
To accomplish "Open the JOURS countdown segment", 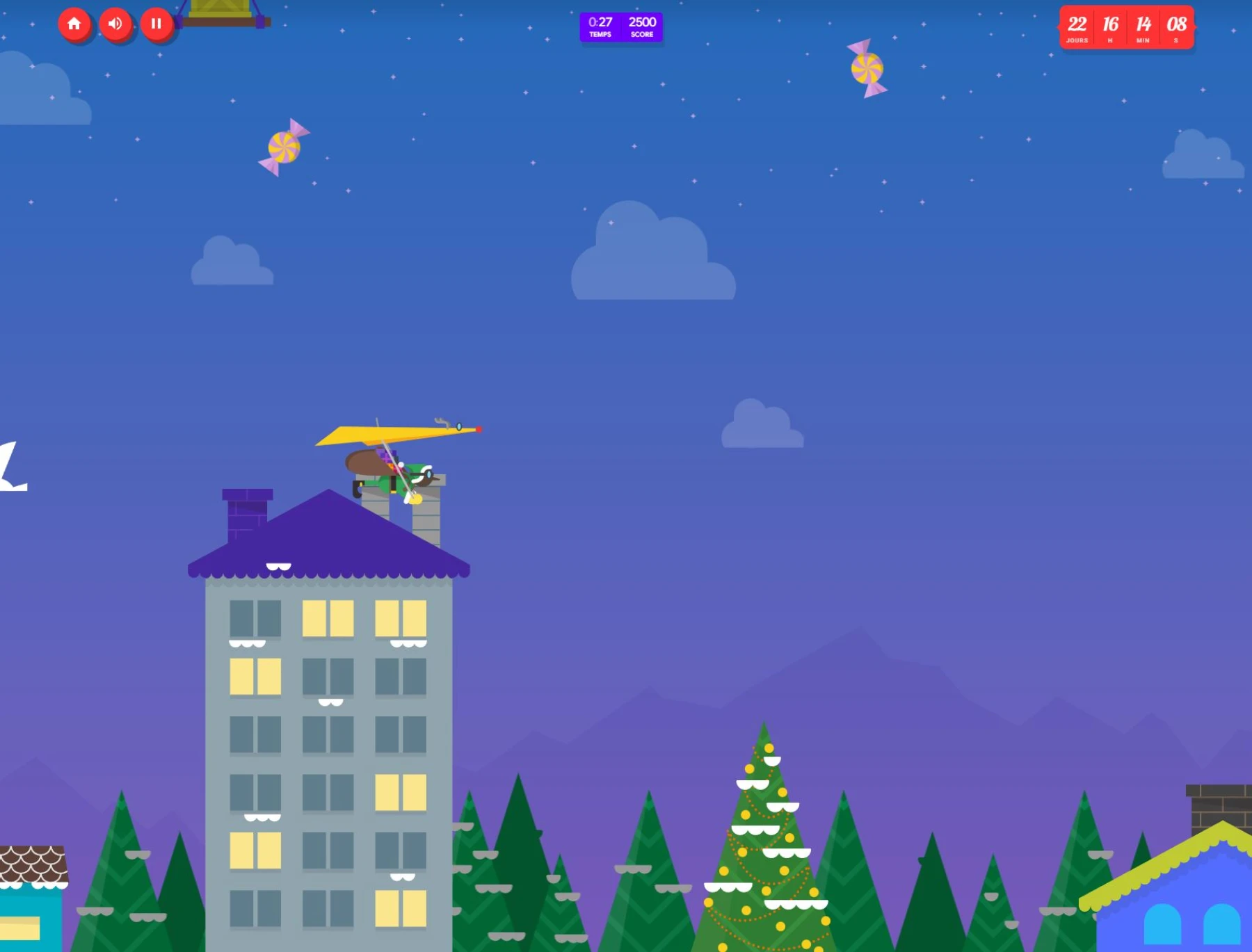I will point(1077,27).
